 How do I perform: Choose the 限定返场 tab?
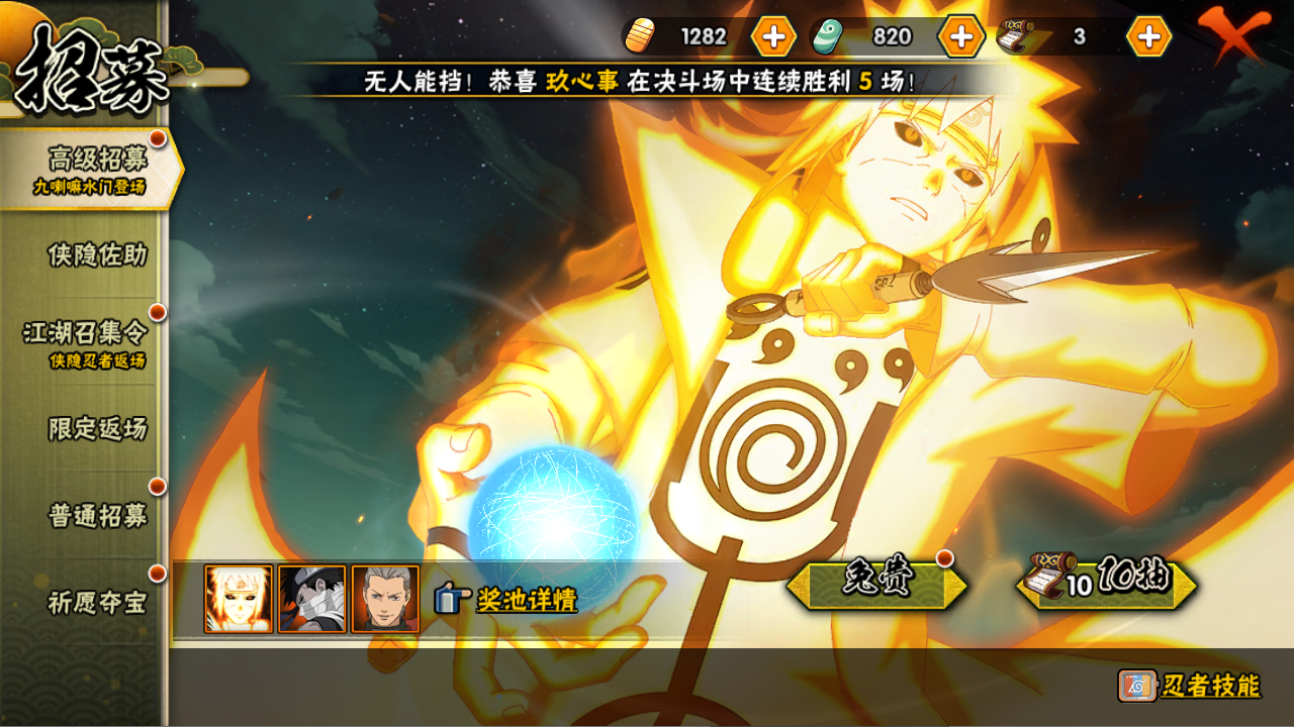click(x=97, y=428)
